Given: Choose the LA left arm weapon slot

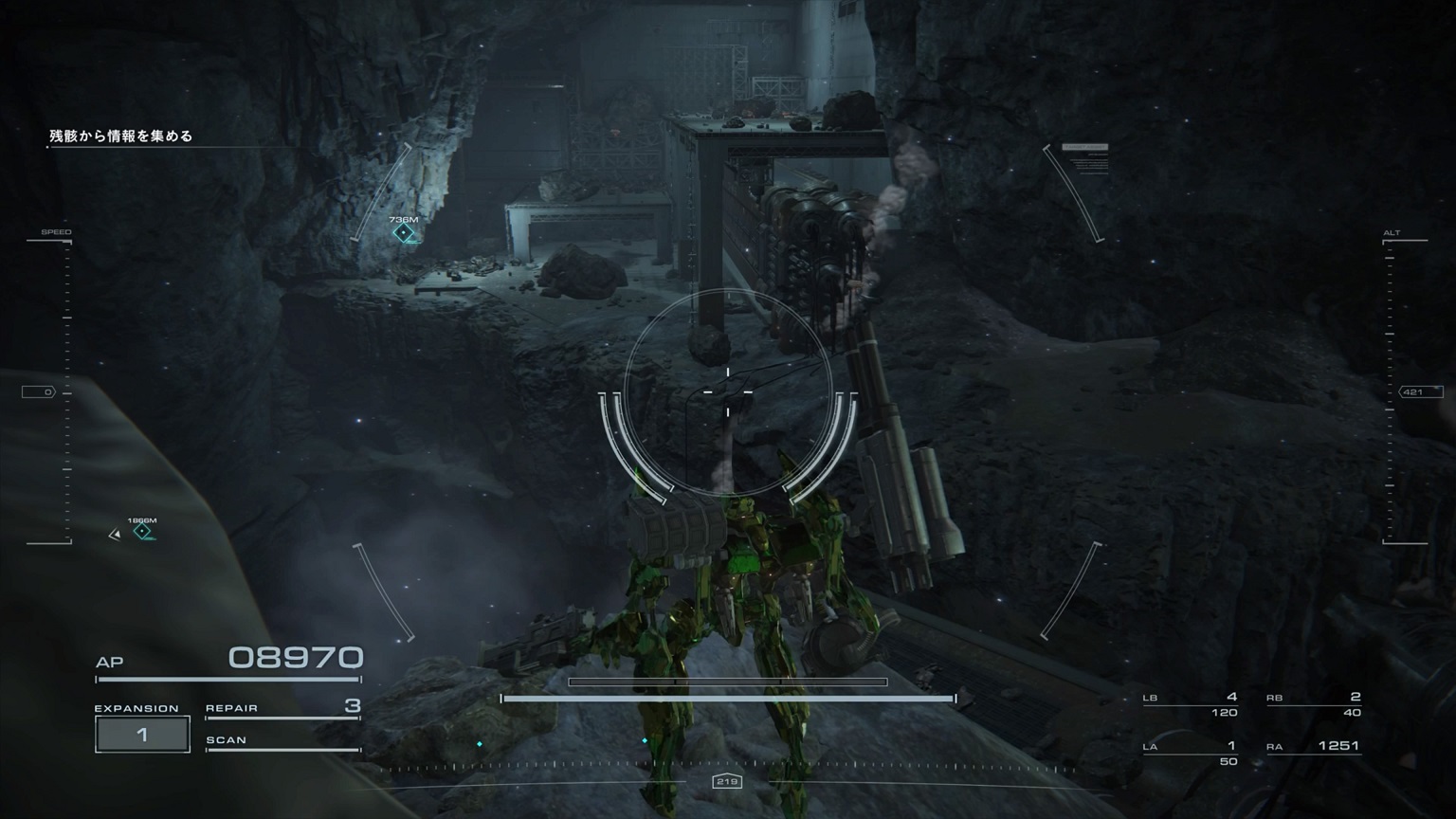Looking at the screenshot, I should (x=1191, y=753).
